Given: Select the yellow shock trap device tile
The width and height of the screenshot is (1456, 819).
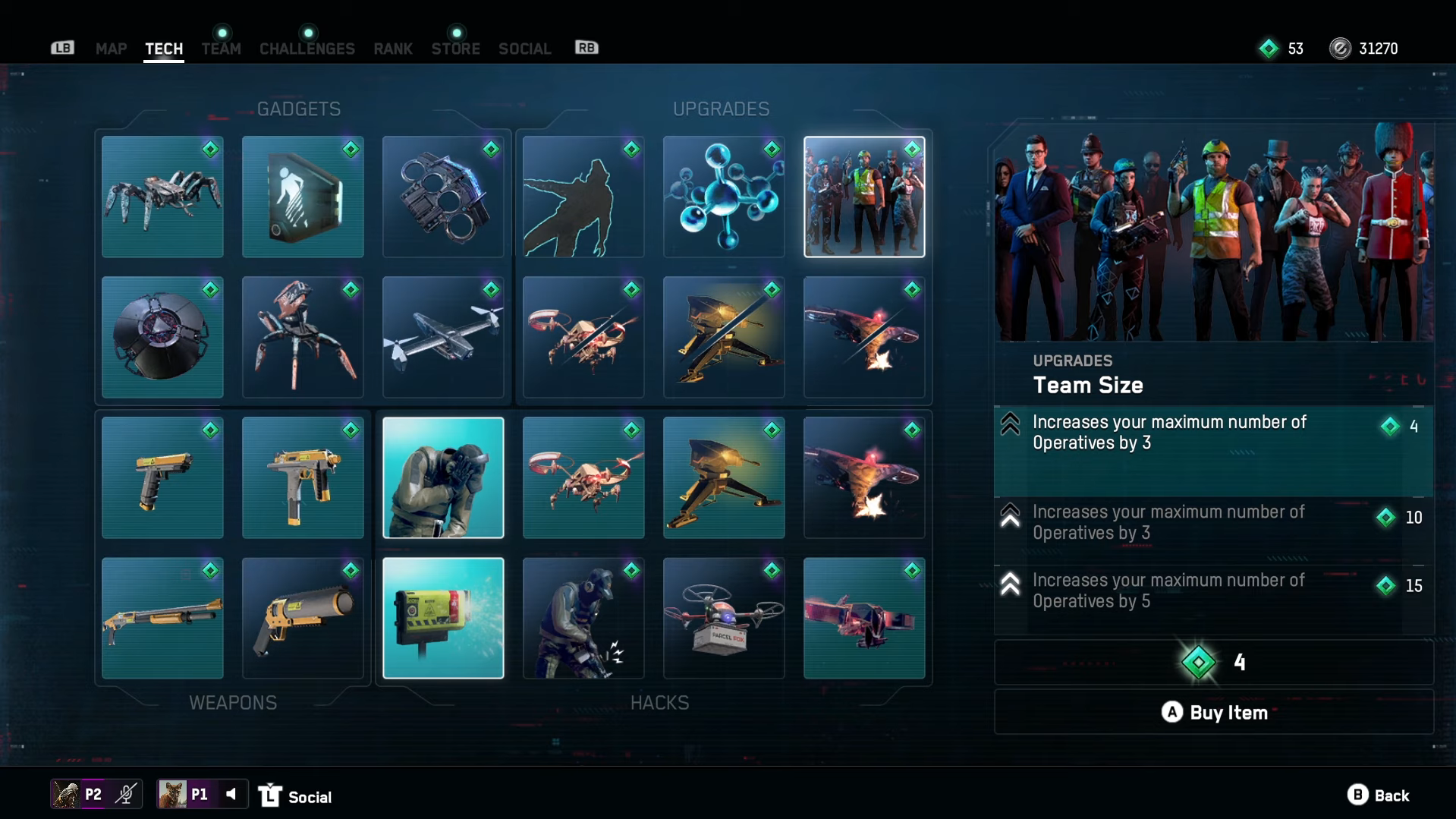Looking at the screenshot, I should tap(443, 618).
